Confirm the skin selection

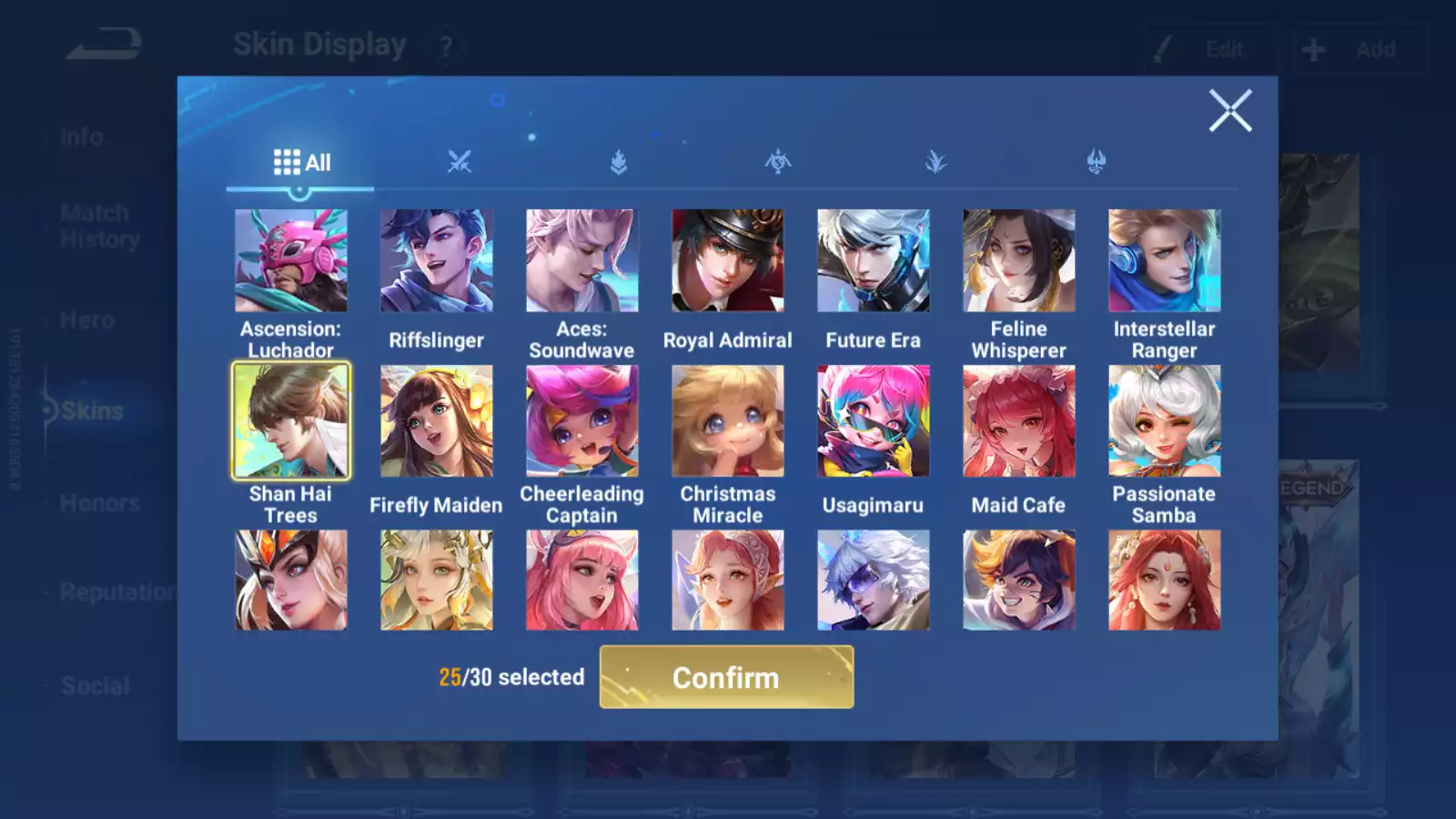click(726, 677)
